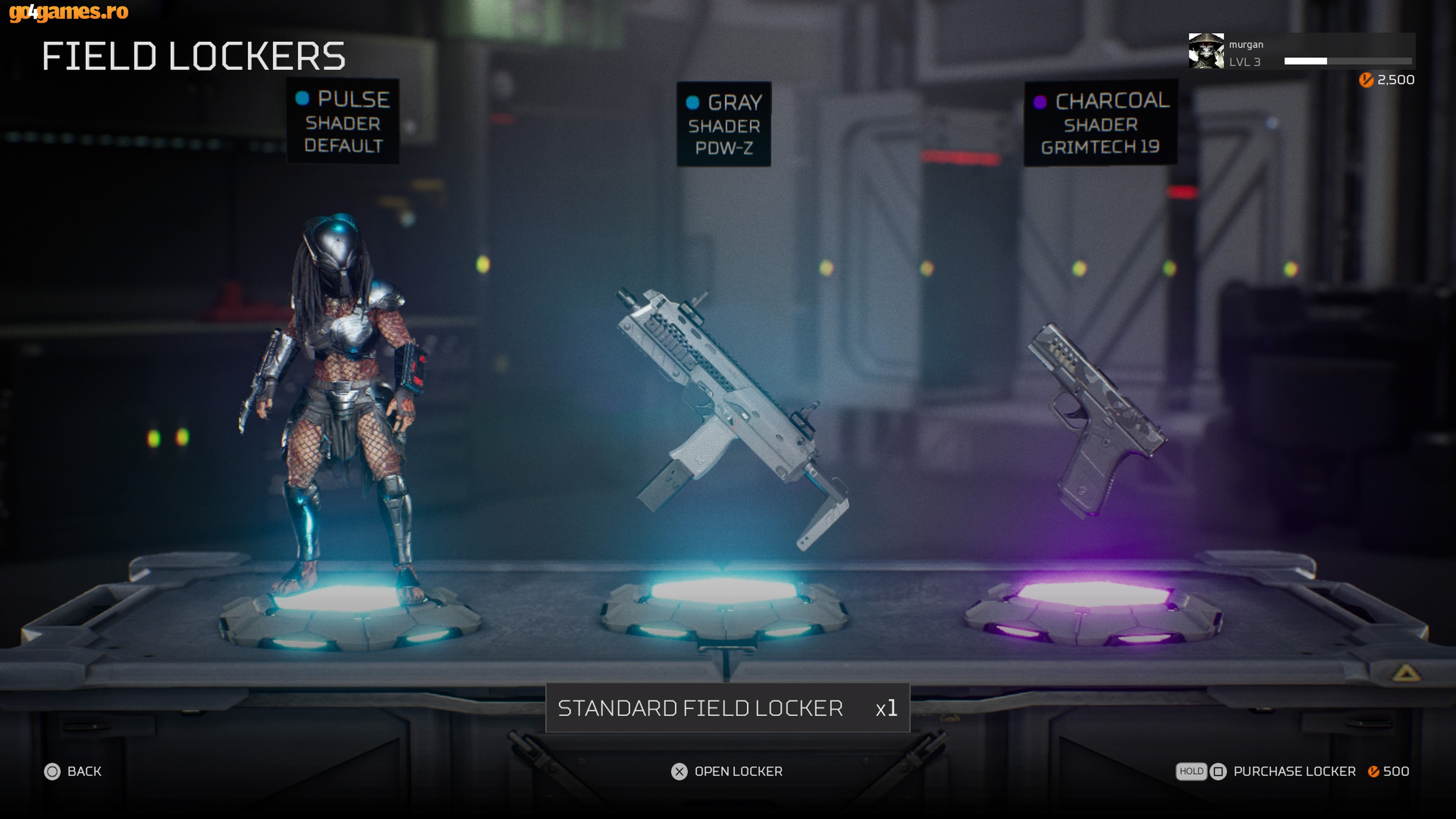This screenshot has height=819, width=1456.
Task: Choose the Gray Shader PDW-Z reward
Action: (x=724, y=125)
